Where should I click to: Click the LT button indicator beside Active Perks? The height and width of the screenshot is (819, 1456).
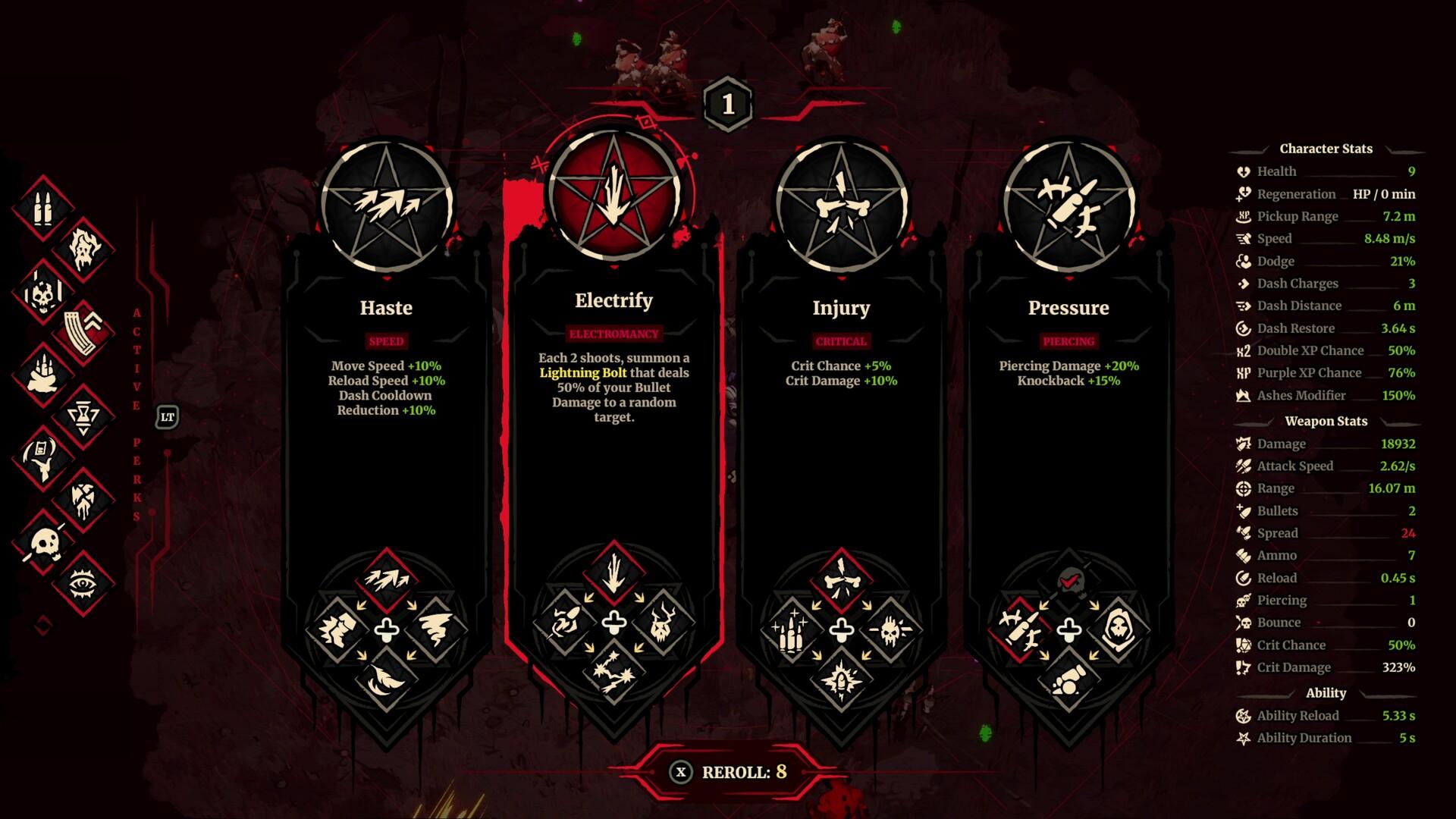(167, 416)
